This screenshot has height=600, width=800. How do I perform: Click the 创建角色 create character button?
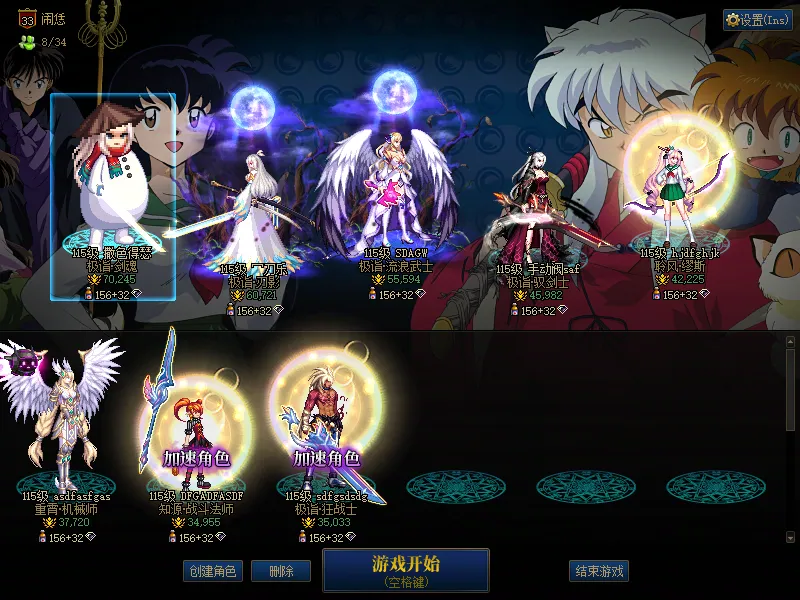(x=211, y=571)
